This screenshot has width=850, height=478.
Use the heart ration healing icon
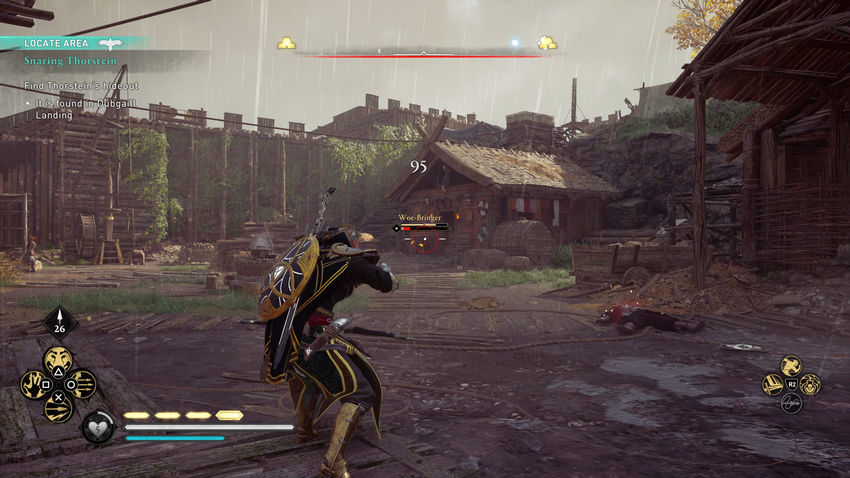click(98, 427)
